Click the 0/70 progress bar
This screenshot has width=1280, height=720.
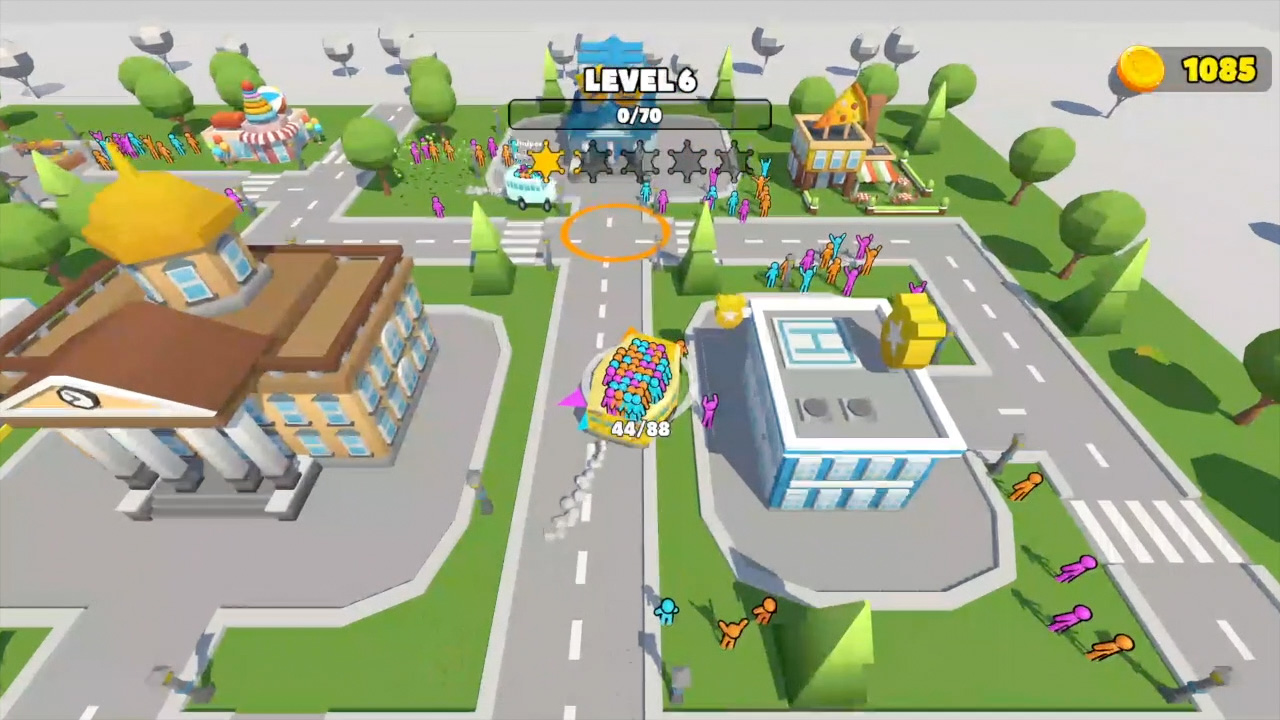click(x=639, y=115)
